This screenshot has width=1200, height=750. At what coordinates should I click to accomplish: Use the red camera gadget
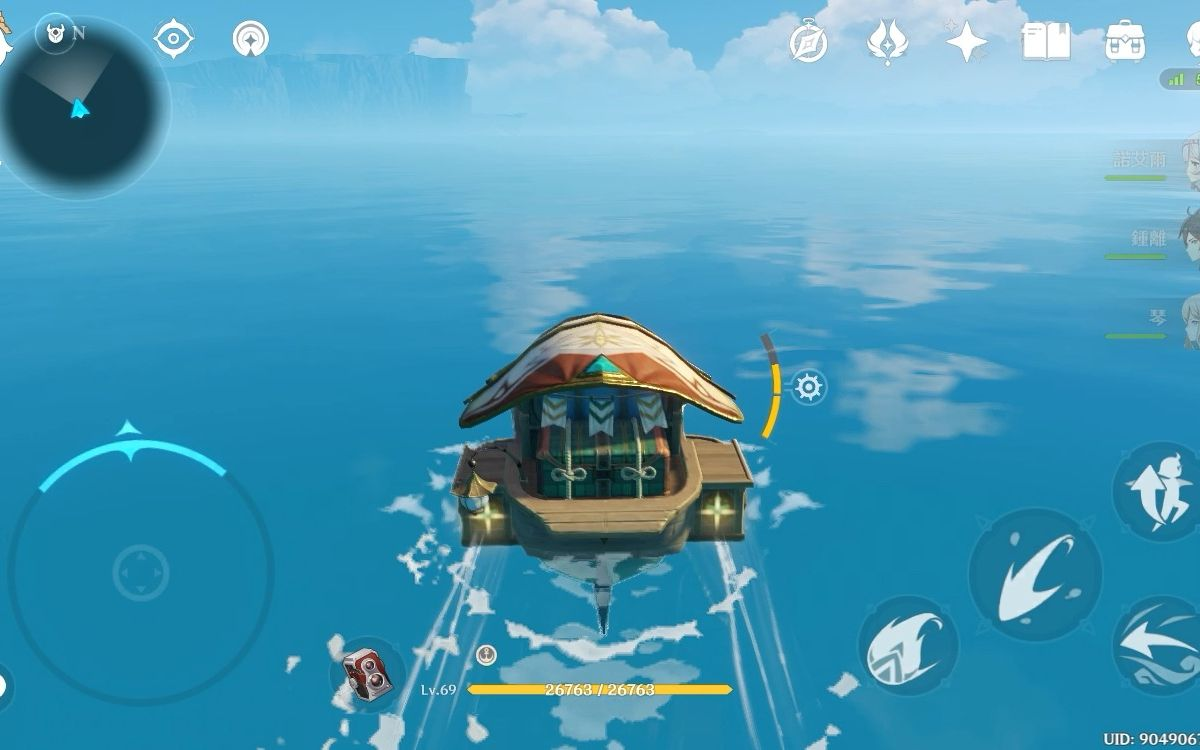pyautogui.click(x=366, y=672)
